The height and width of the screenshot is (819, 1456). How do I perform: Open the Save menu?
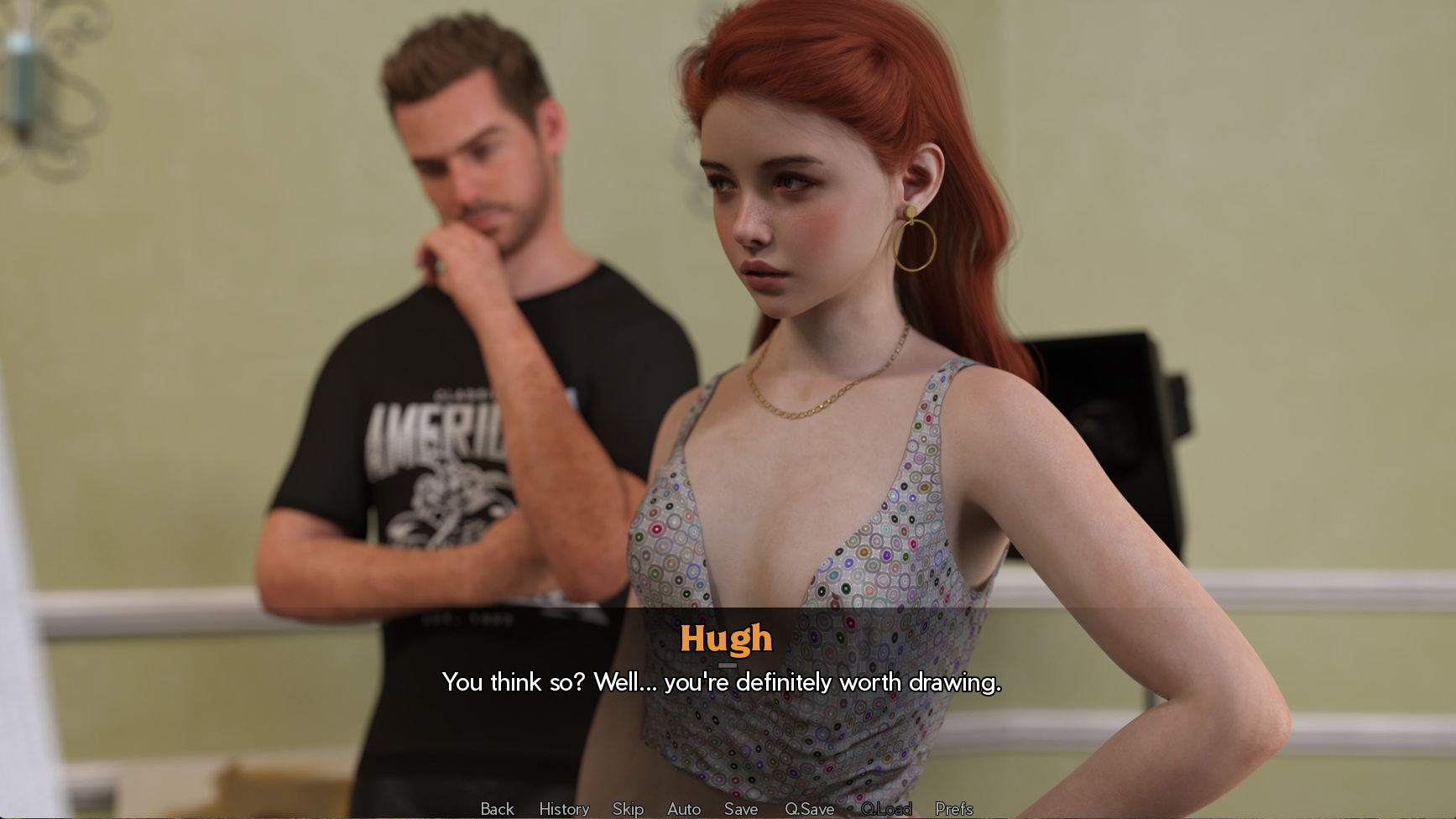(741, 808)
